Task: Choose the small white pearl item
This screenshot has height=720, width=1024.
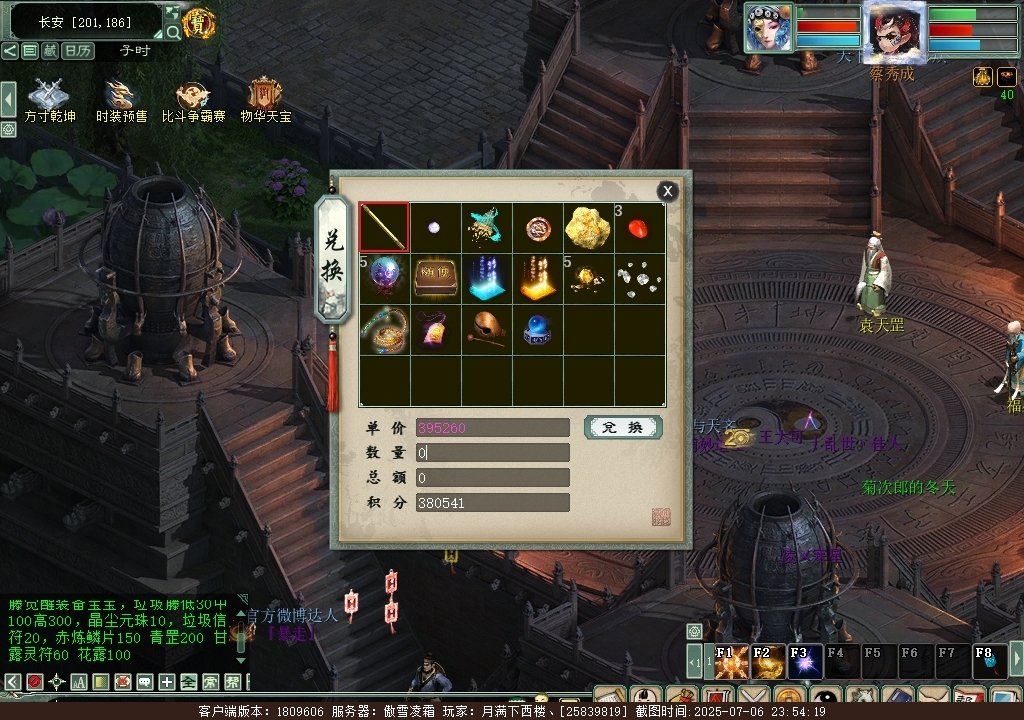Action: 435,228
